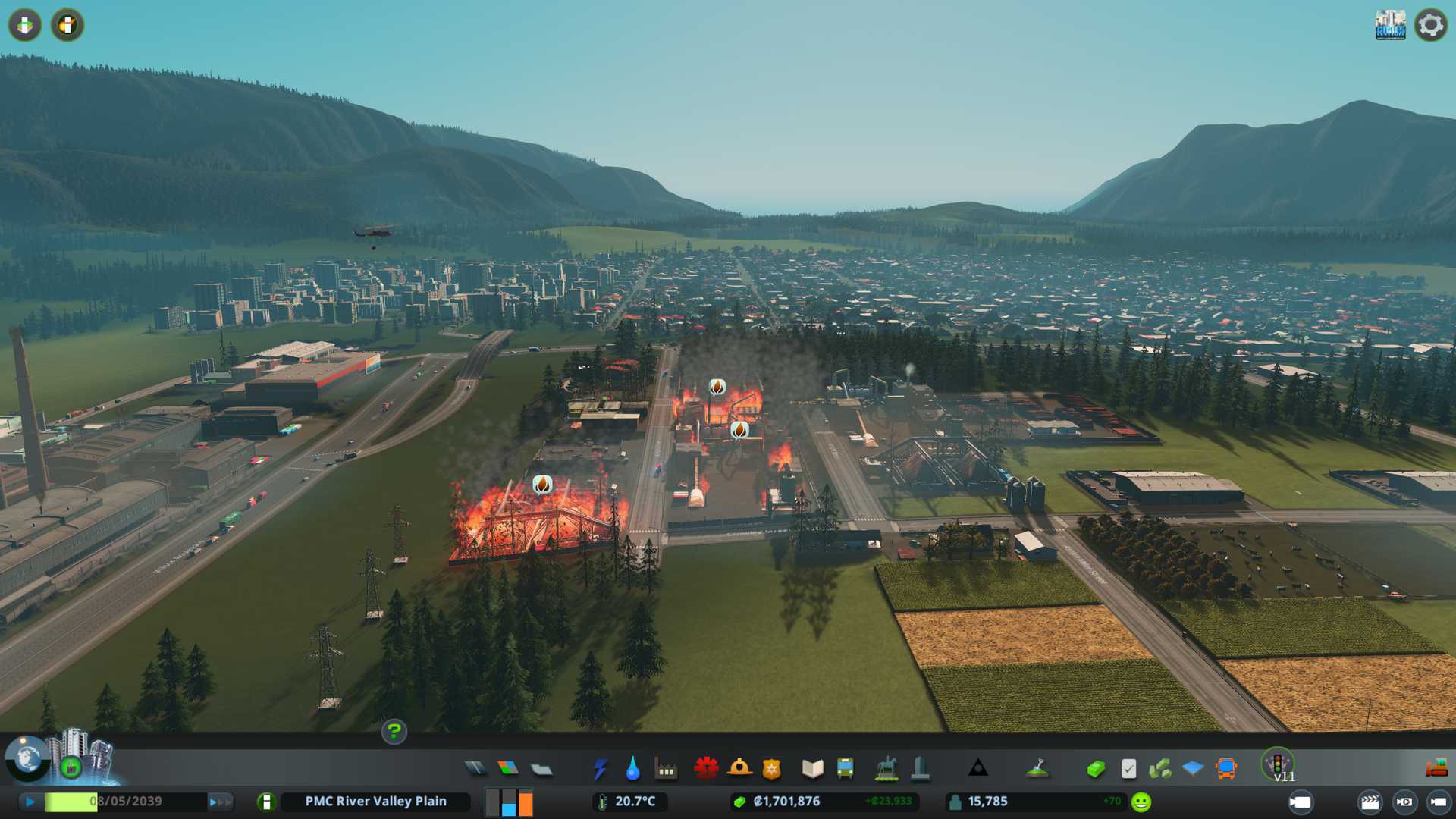Open the Landscaping tools

pos(1037,769)
